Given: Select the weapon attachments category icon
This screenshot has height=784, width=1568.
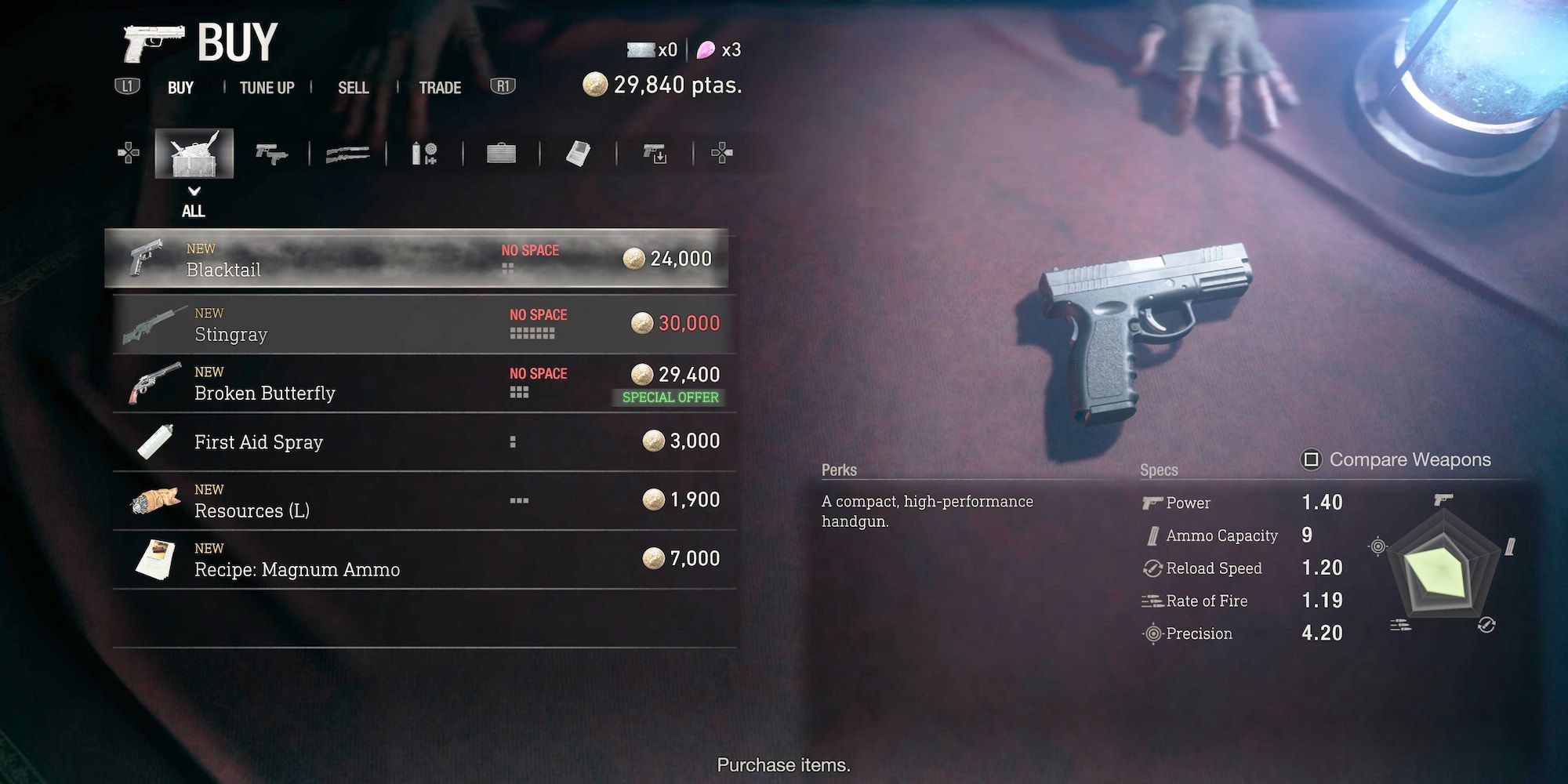Looking at the screenshot, I should (x=653, y=153).
